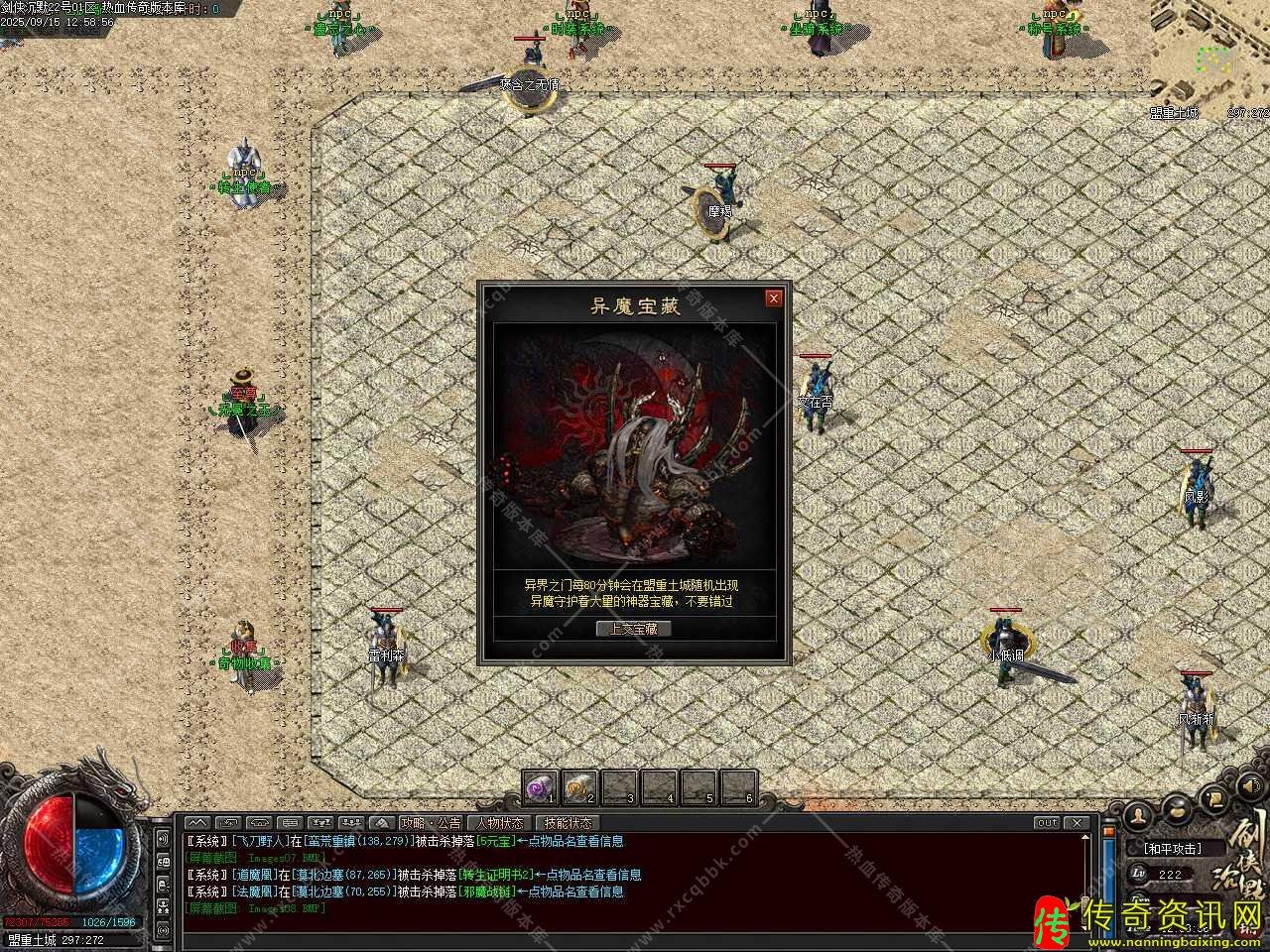
Task: Click the 上交宝藏 button
Action: point(634,628)
